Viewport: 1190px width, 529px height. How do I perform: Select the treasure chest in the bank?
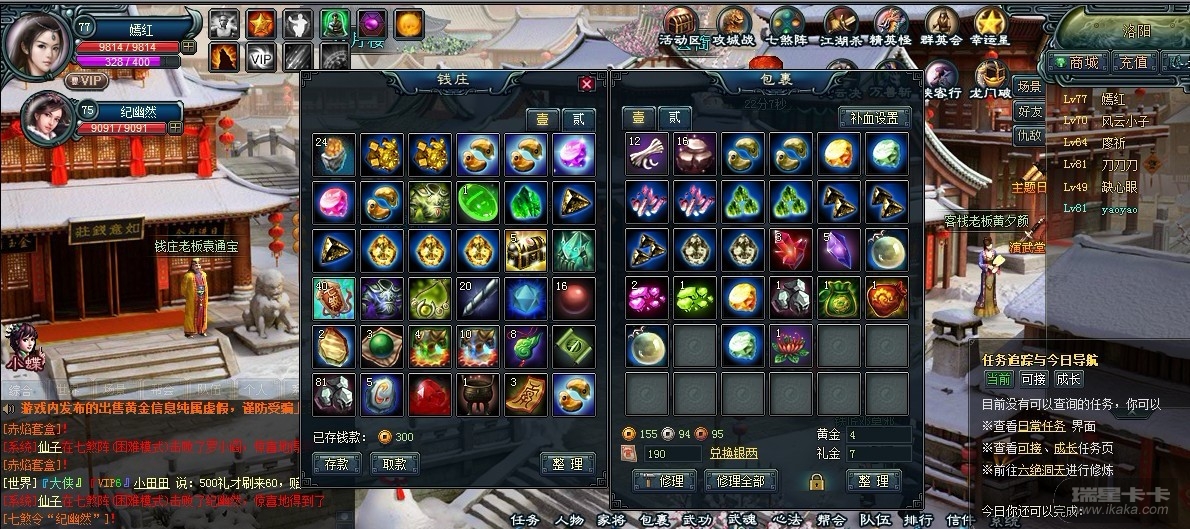[x=525, y=250]
